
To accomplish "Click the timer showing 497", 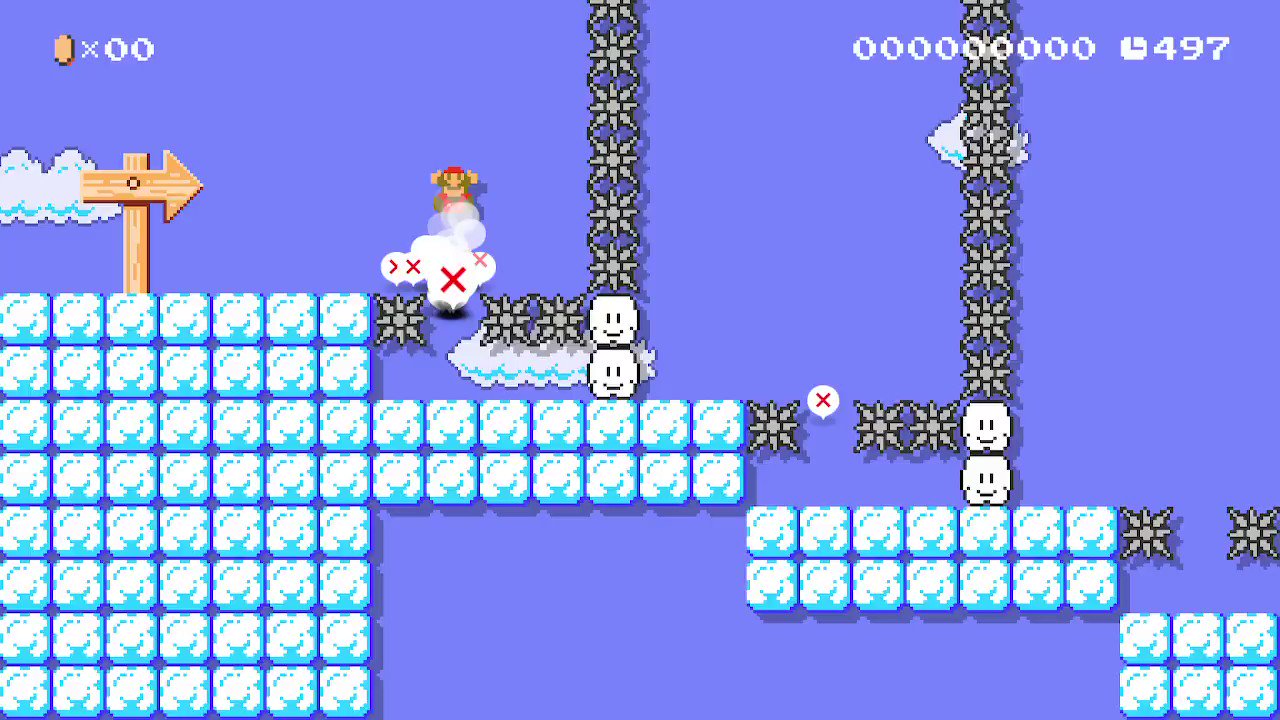I will click(x=1190, y=48).
